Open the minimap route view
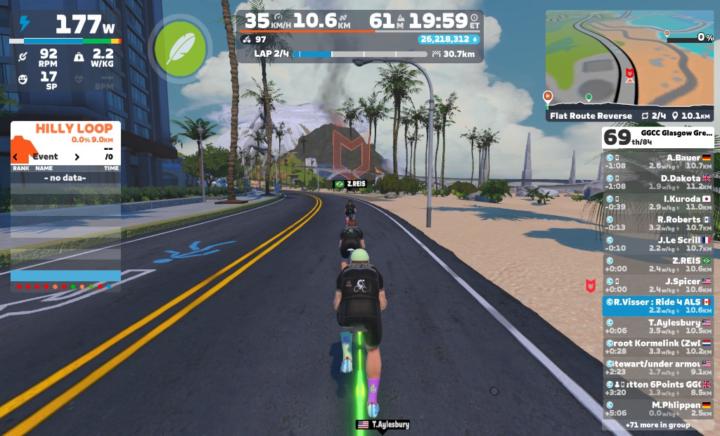This screenshot has width=720, height=436. pyautogui.click(x=629, y=60)
